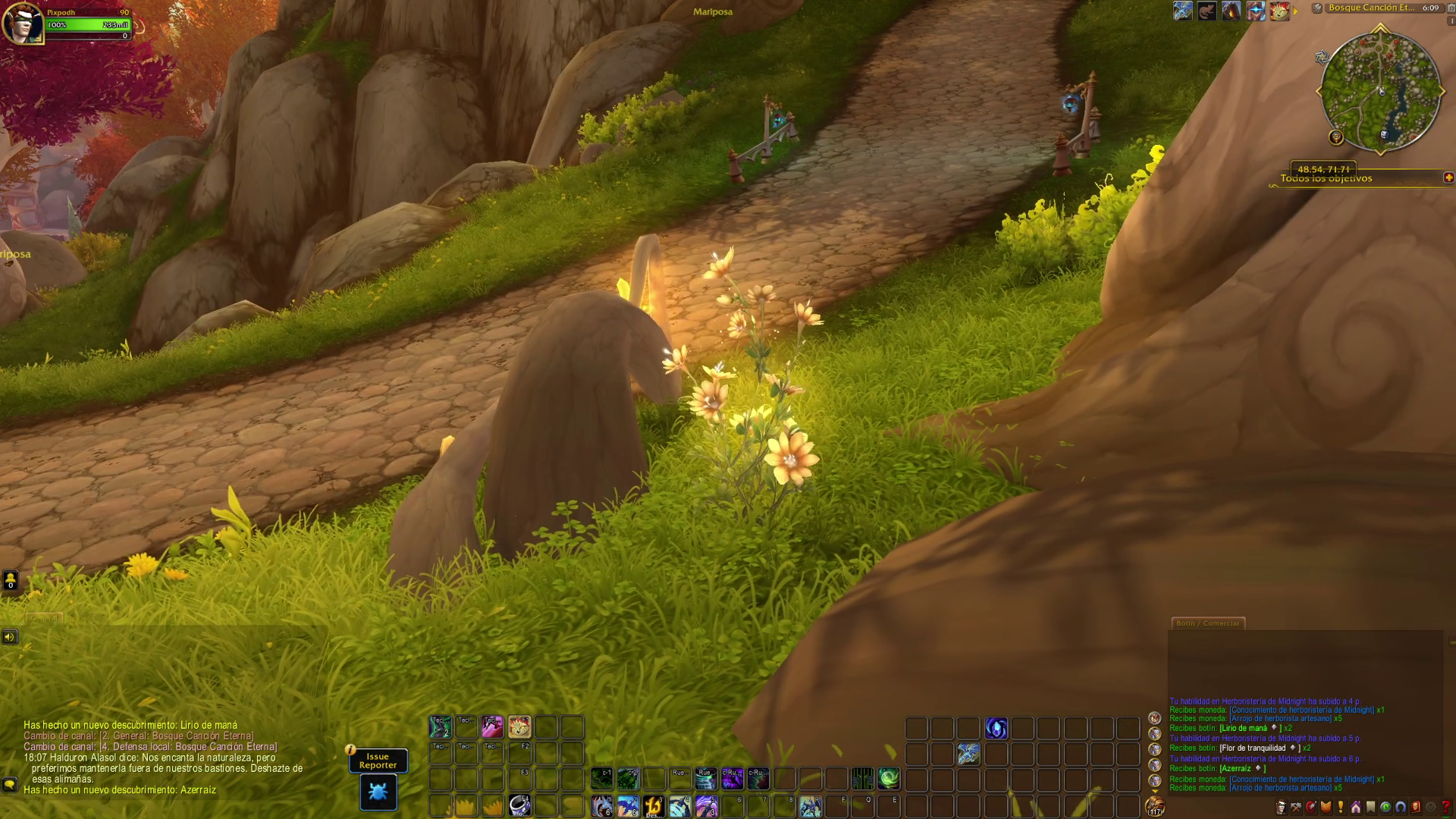Viewport: 1456px width, 819px height.
Task: Open the character info micro menu icon
Action: pyautogui.click(x=1281, y=807)
